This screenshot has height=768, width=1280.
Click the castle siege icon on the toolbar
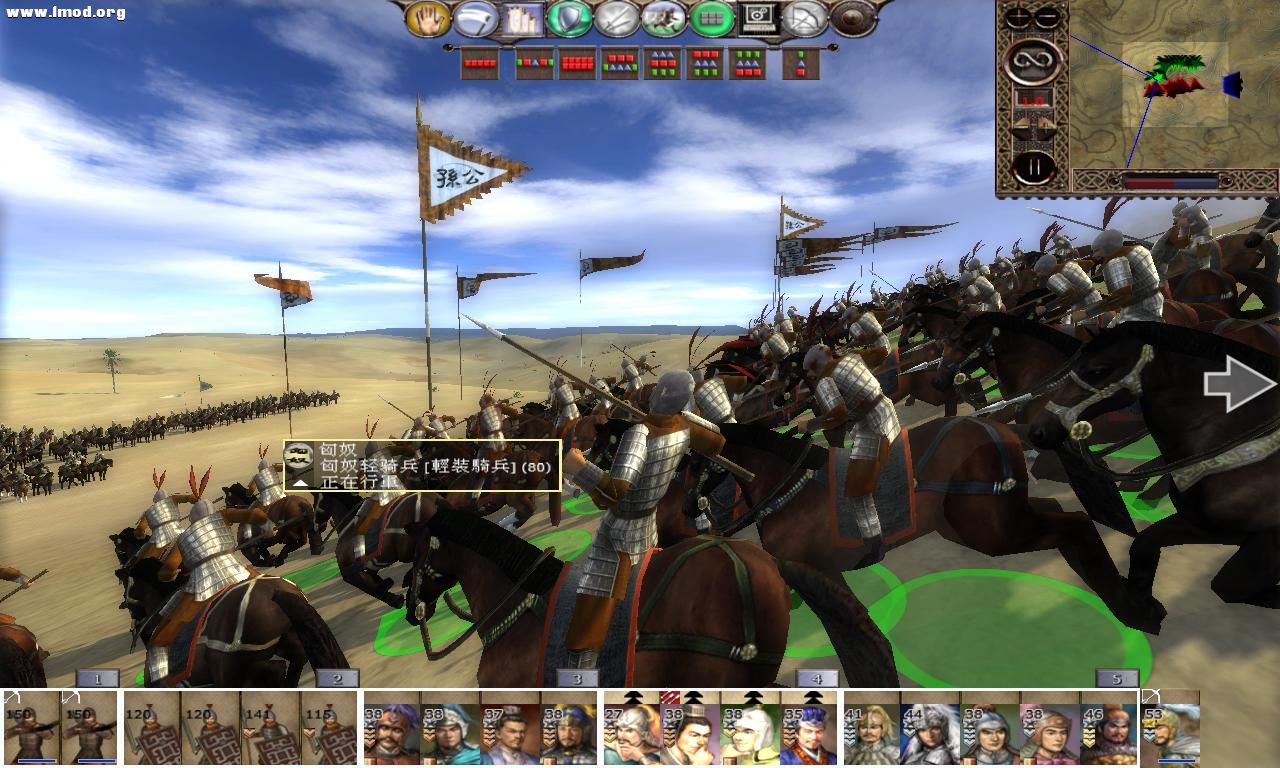521,20
